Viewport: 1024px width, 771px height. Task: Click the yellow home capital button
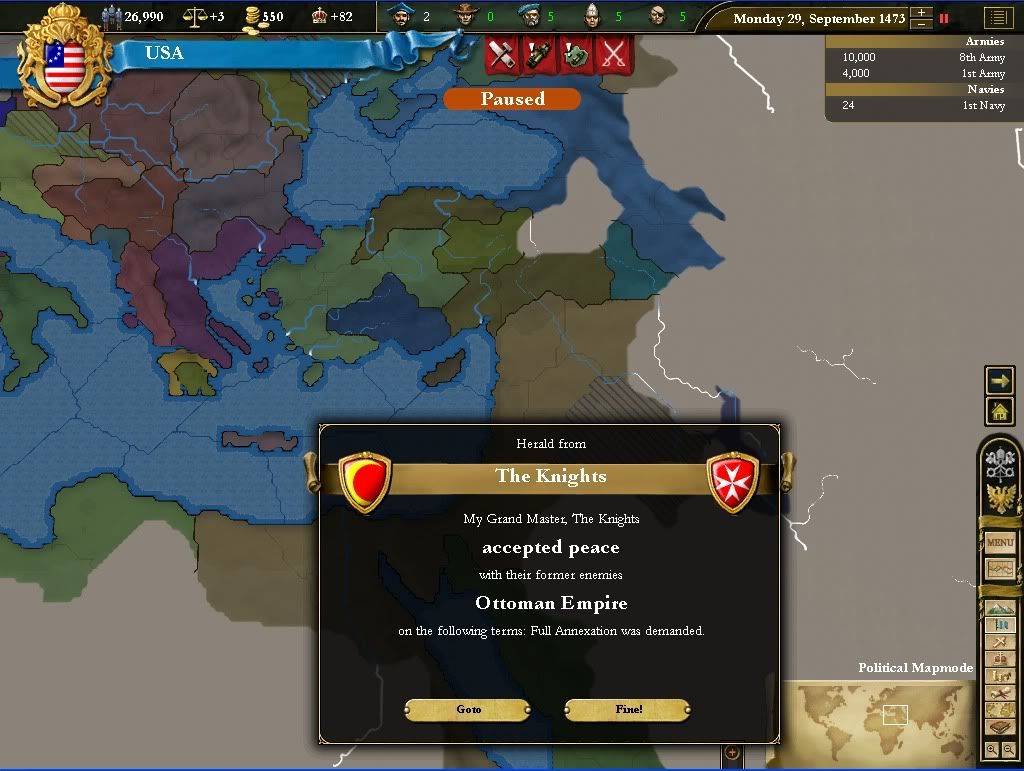[x=999, y=411]
